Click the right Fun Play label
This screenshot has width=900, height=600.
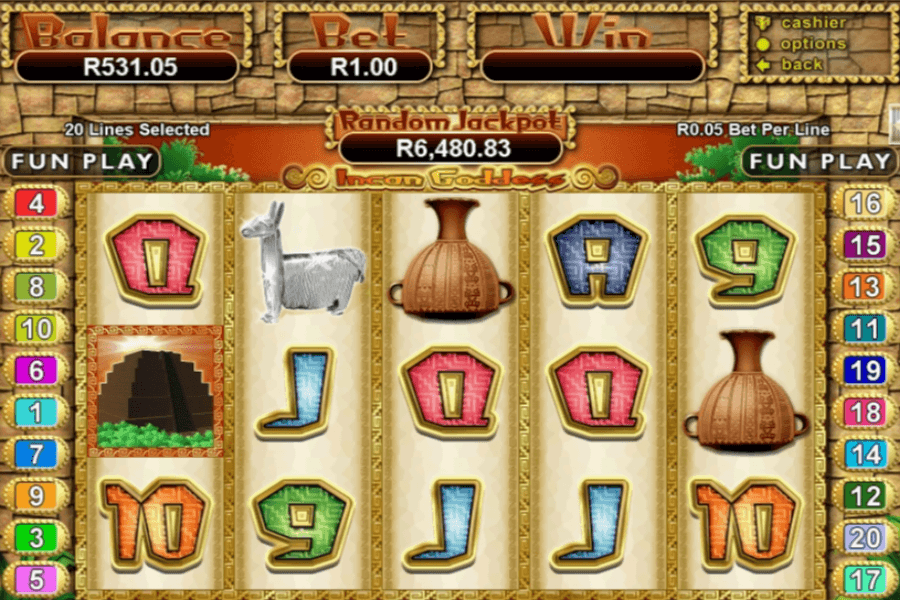[819, 161]
